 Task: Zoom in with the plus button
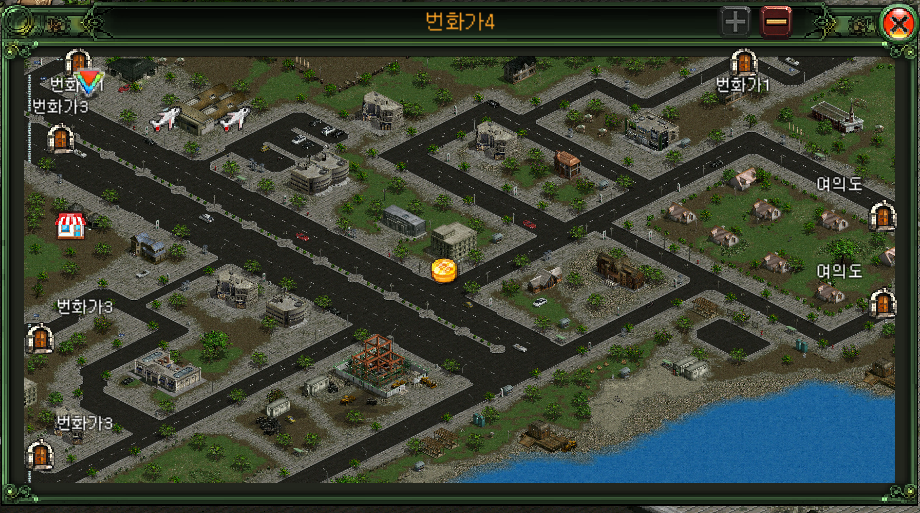tap(735, 21)
